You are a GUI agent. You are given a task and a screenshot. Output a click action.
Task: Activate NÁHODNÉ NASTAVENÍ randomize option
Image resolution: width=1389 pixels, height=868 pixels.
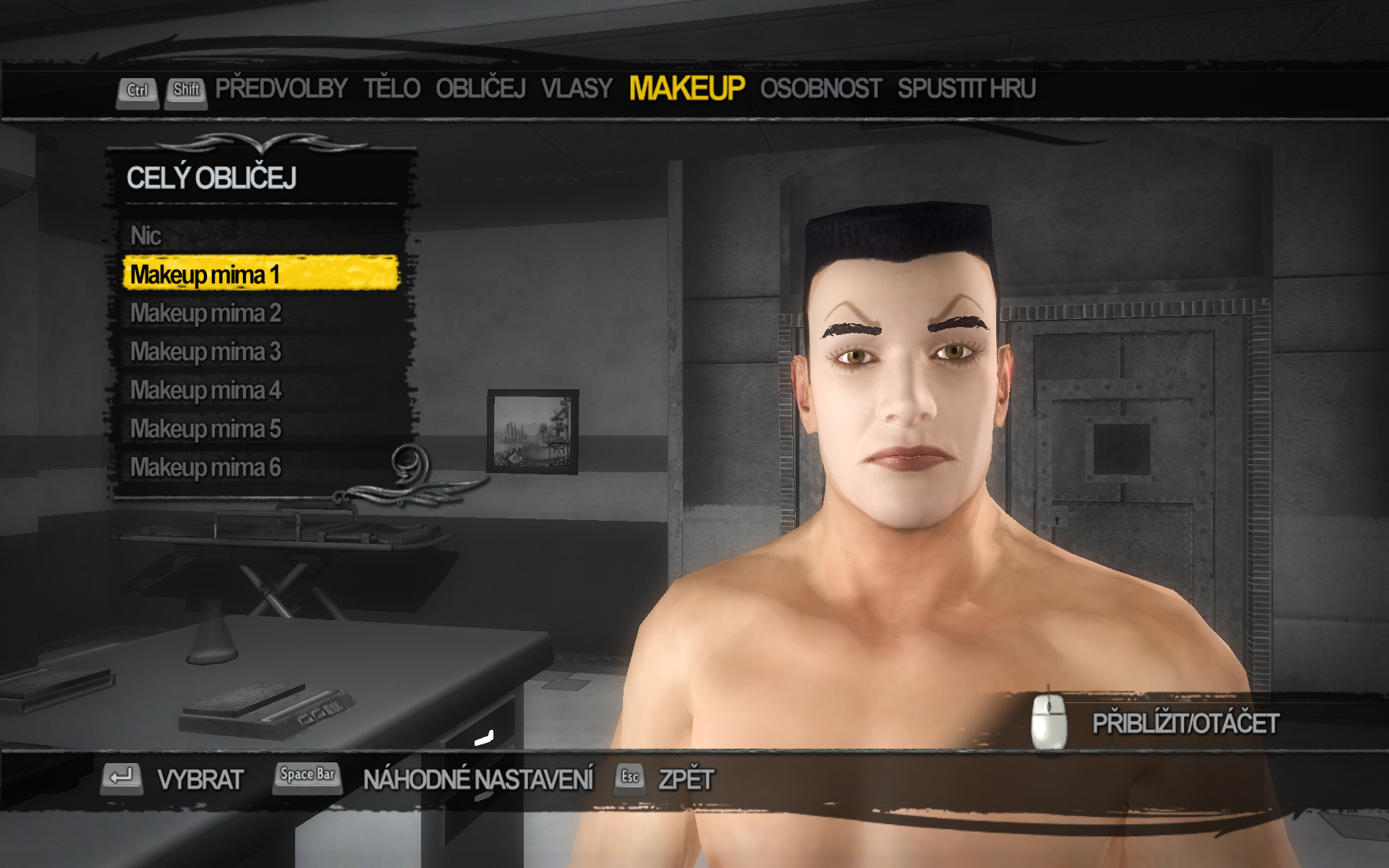click(477, 780)
